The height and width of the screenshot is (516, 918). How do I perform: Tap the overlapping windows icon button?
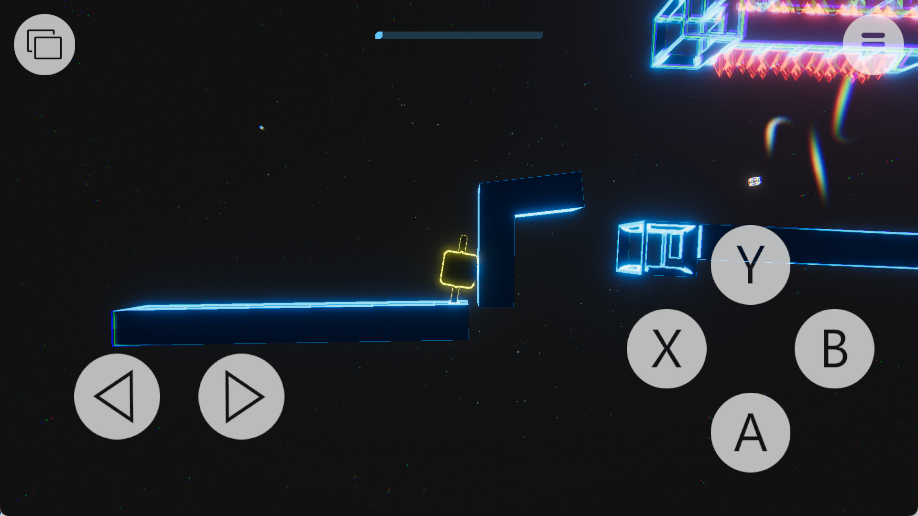[45, 45]
